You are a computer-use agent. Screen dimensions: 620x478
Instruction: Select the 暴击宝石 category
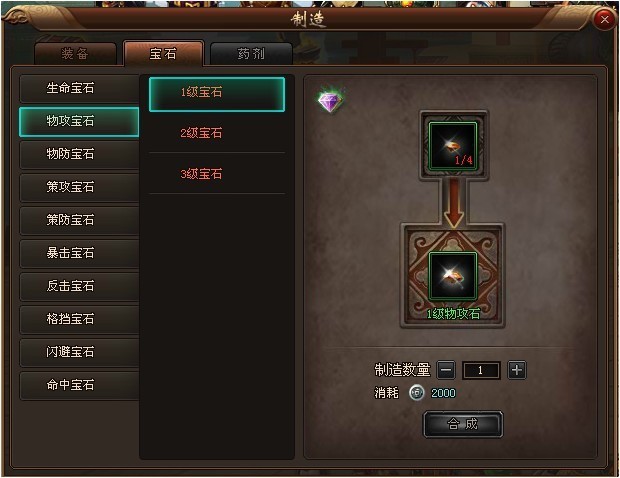coord(79,253)
